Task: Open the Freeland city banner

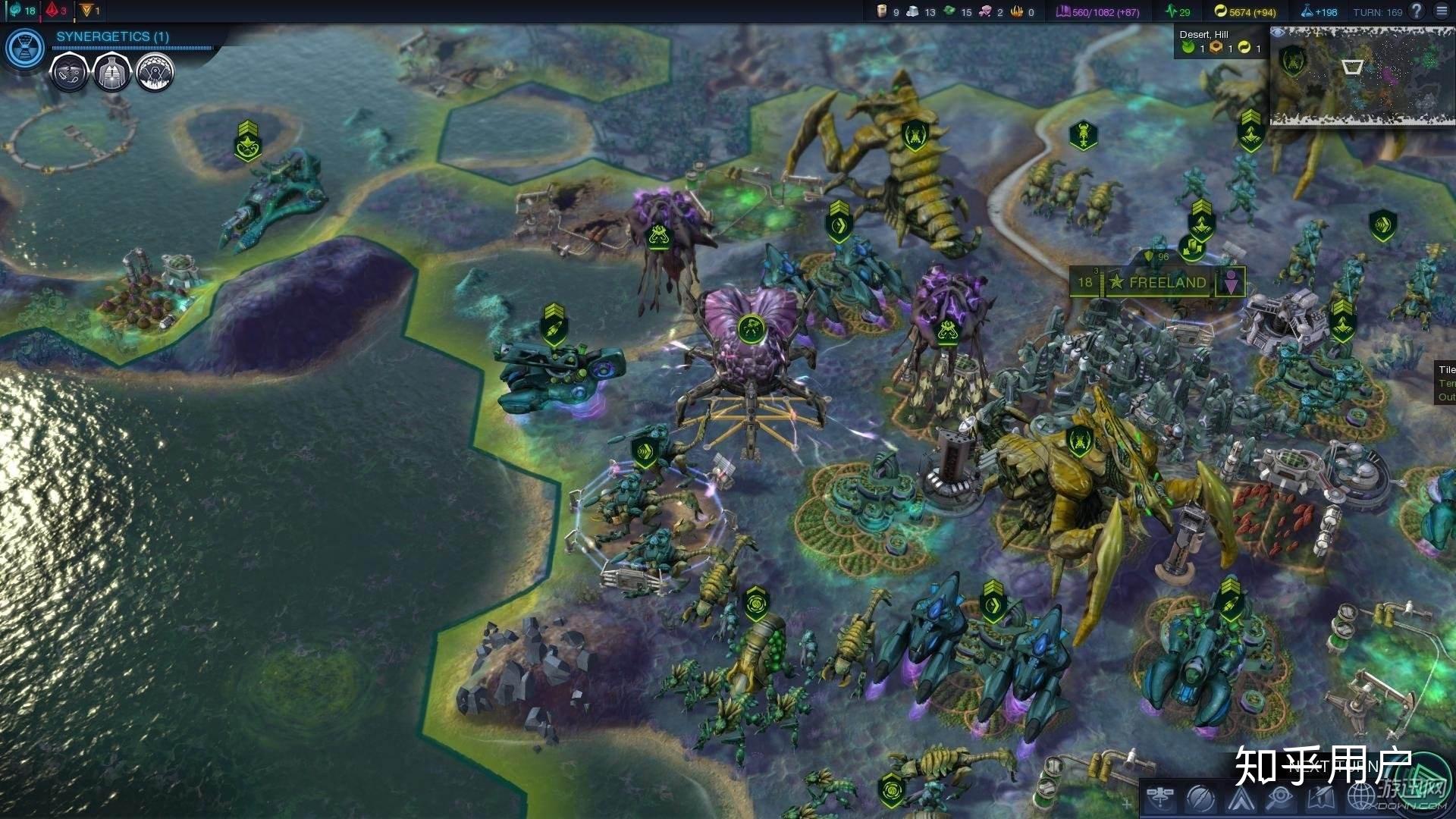Action: click(1166, 283)
